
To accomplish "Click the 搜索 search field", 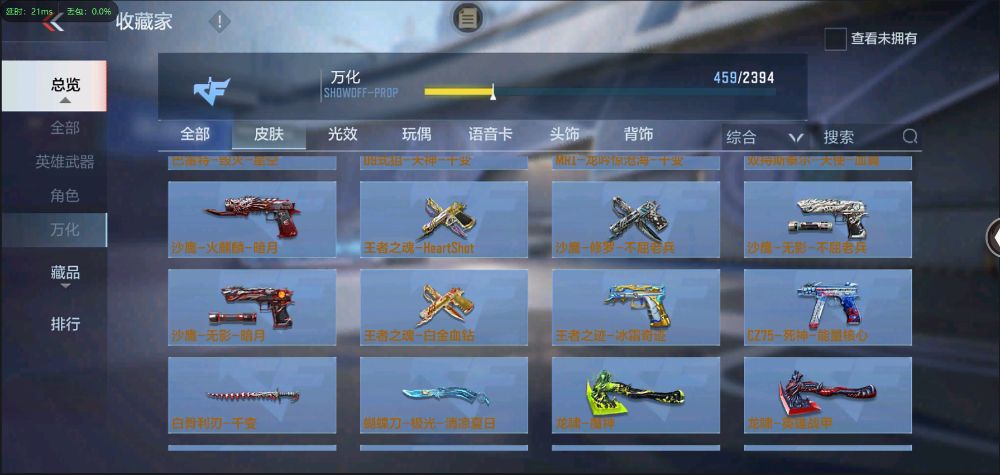I will (x=860, y=137).
